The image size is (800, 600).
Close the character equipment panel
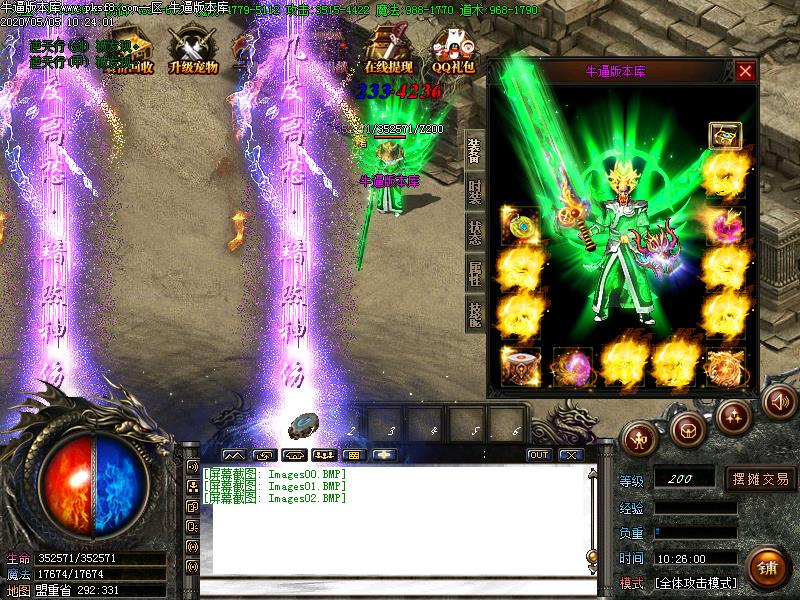click(745, 71)
